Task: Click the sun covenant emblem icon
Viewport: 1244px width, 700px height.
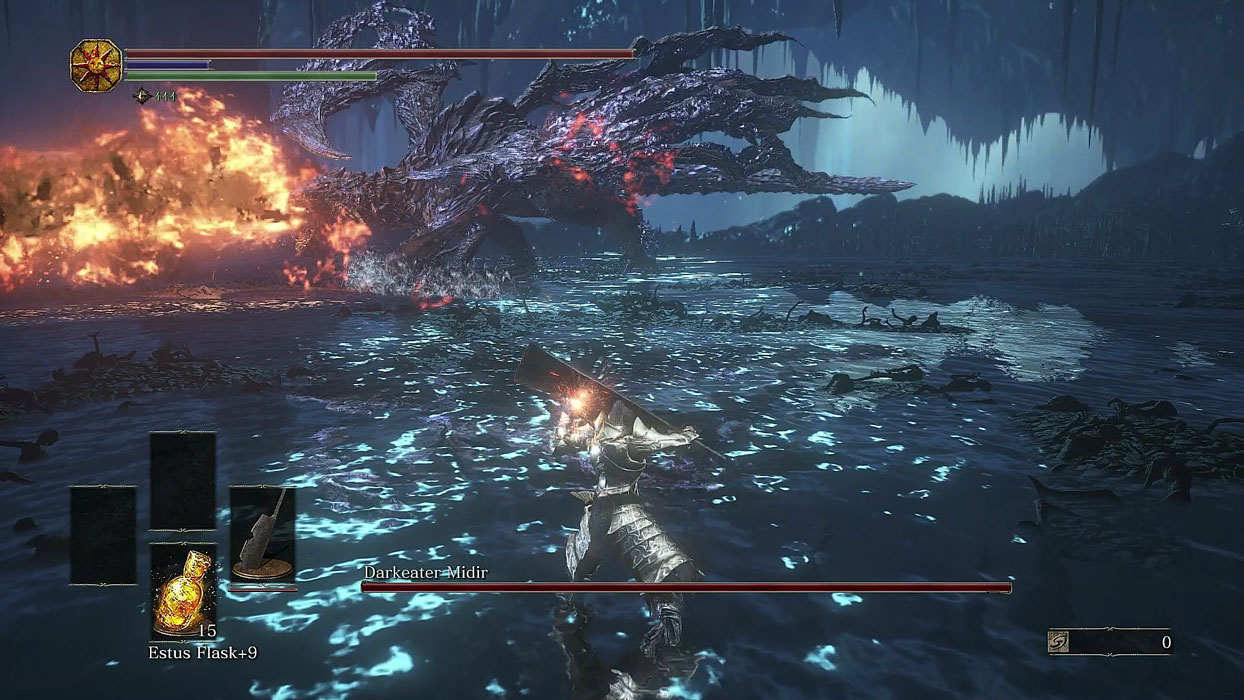Action: pos(96,66)
